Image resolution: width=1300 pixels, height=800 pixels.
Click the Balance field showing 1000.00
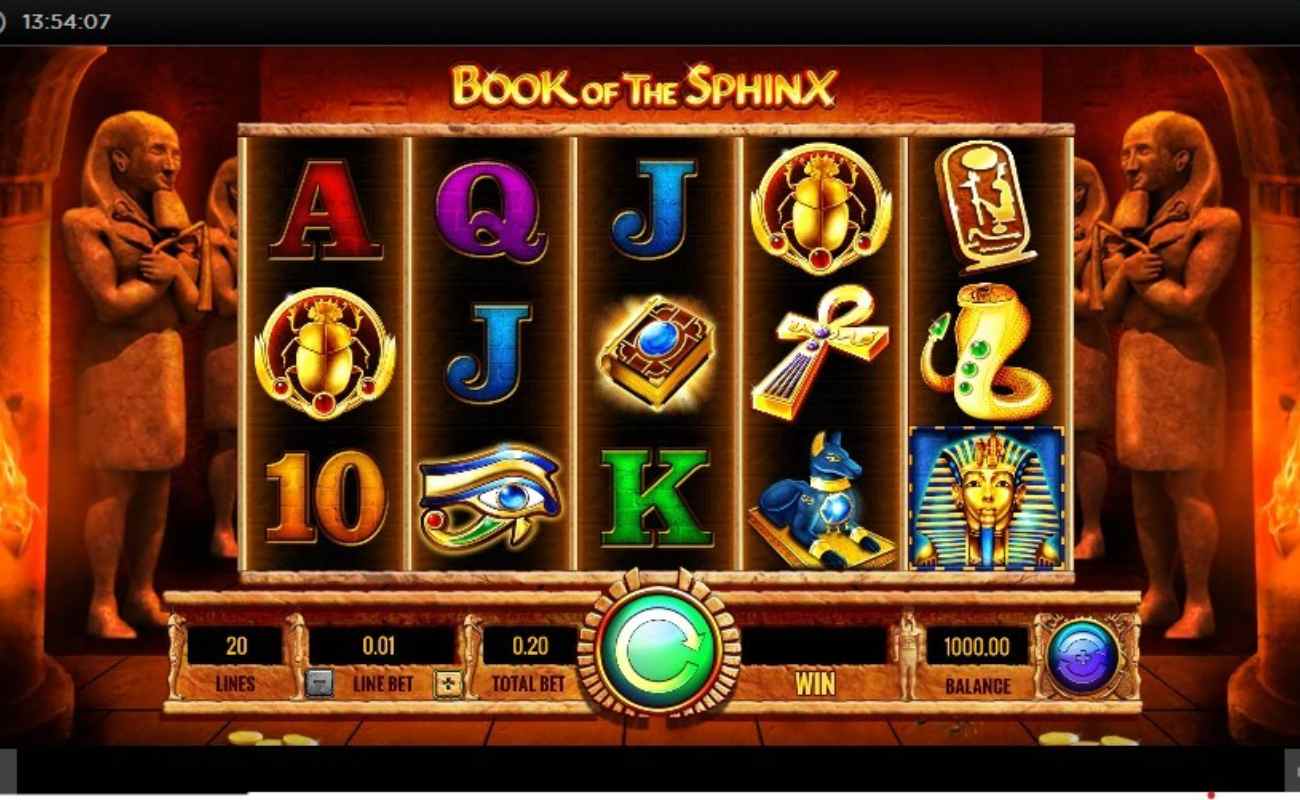click(977, 647)
